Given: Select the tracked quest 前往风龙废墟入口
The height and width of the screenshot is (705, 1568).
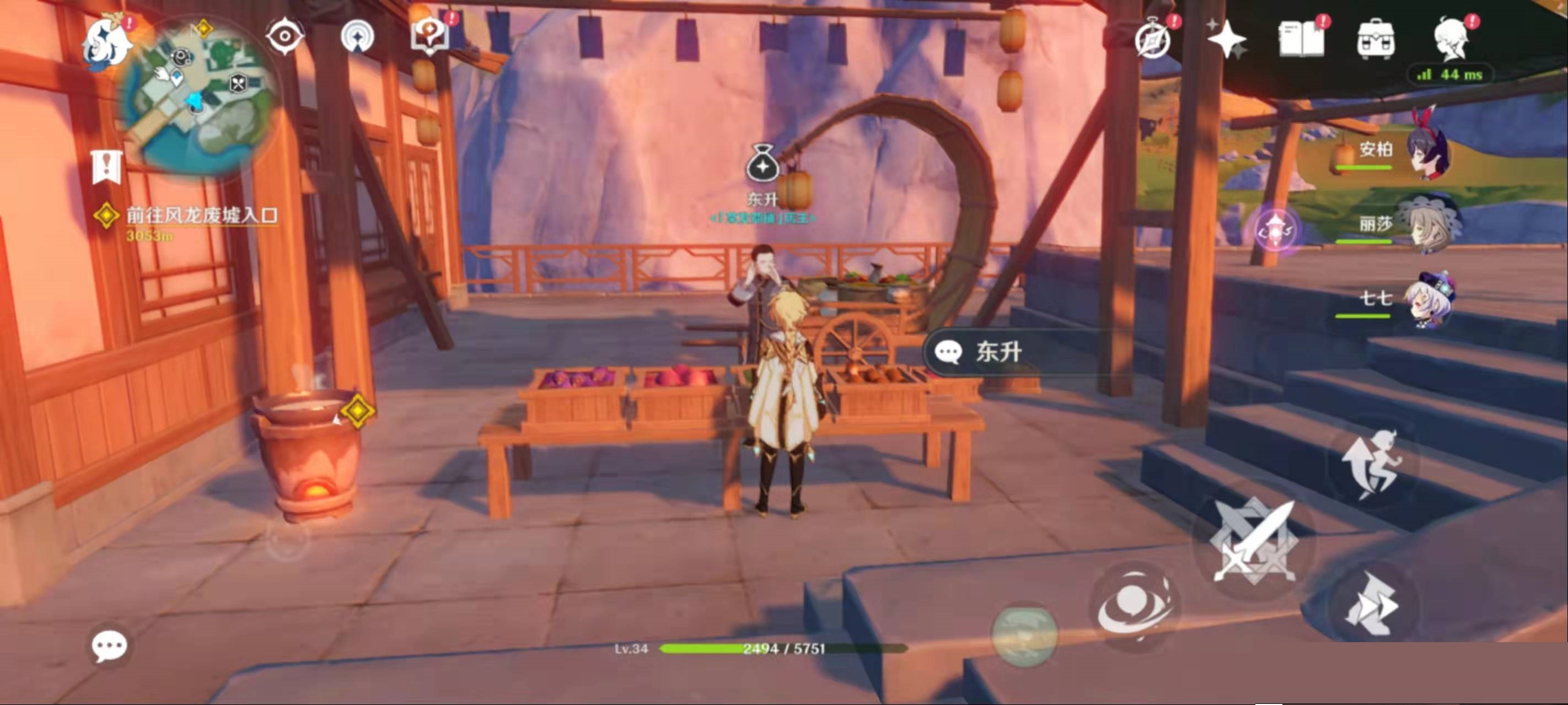Looking at the screenshot, I should (x=201, y=216).
